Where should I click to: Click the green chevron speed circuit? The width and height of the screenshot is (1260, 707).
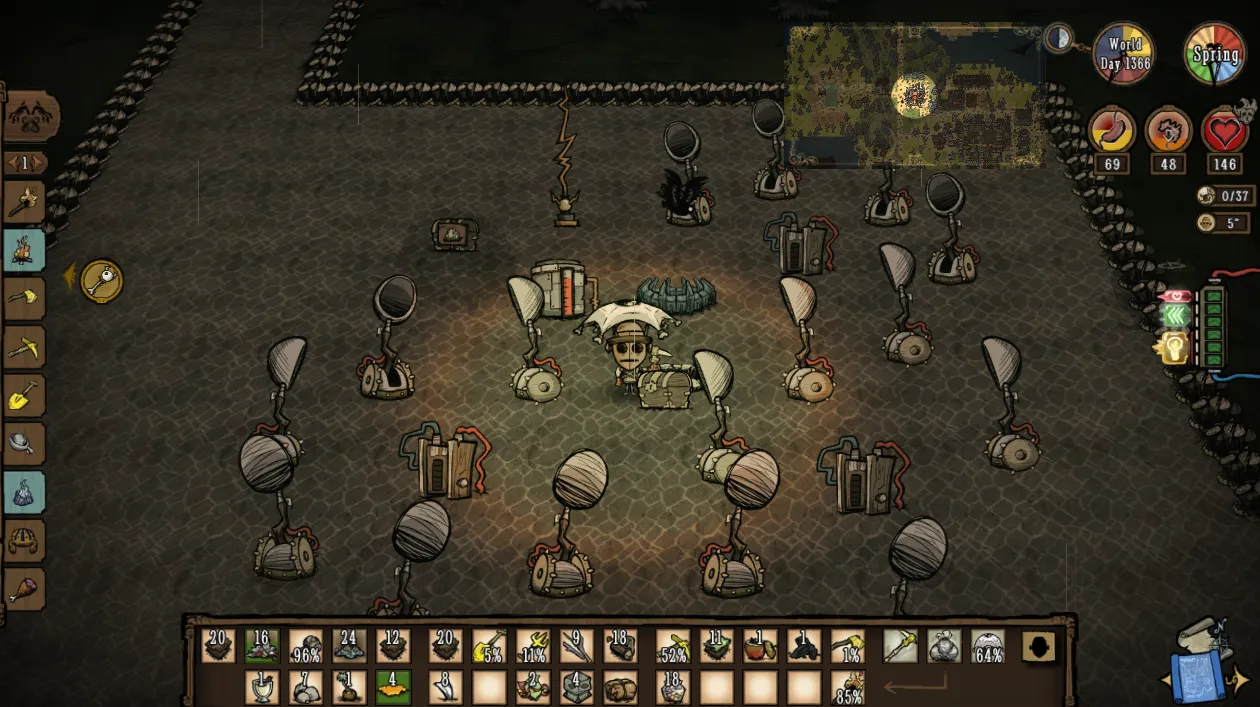click(x=1175, y=316)
